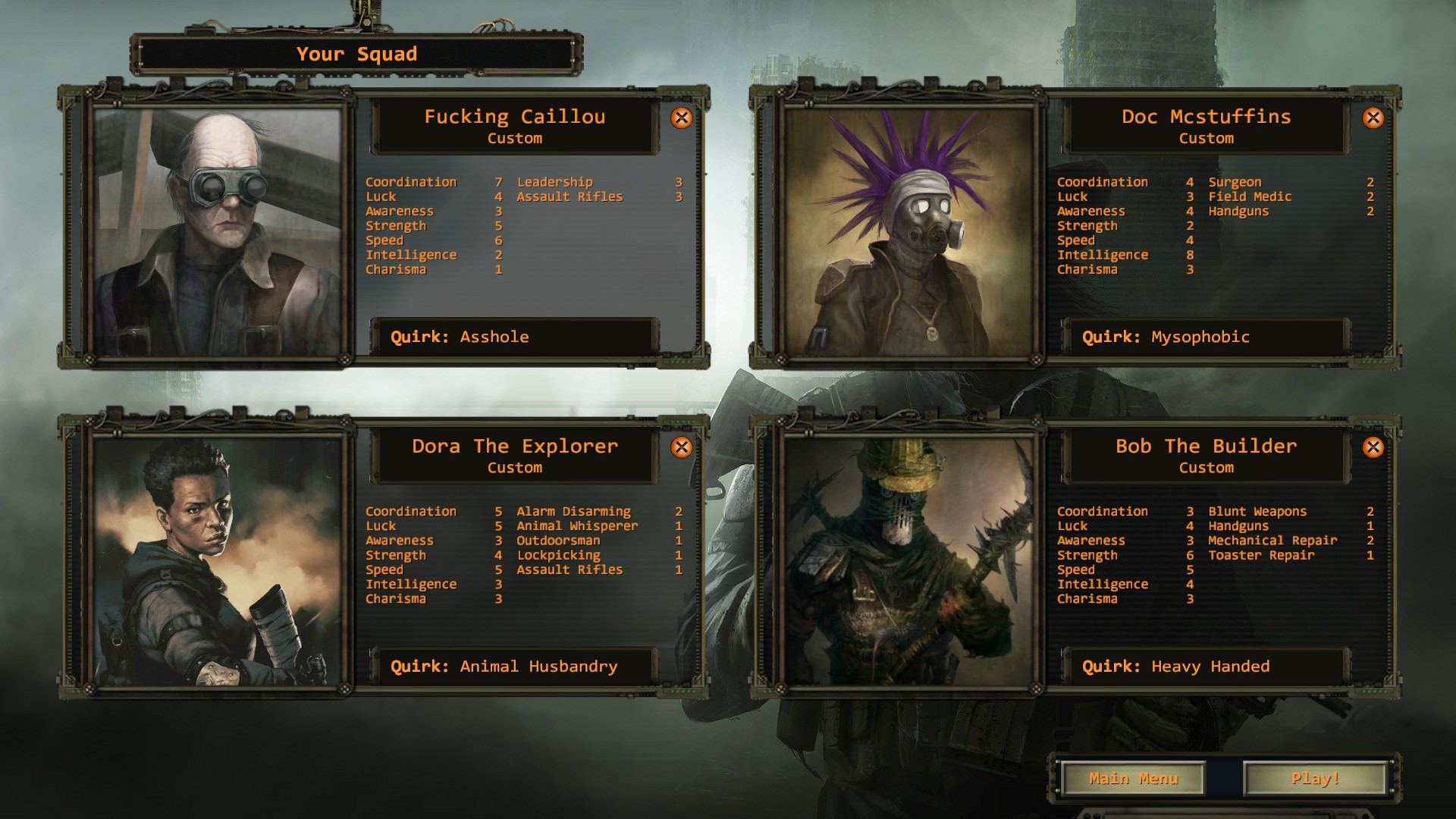Remove Bob The Builder from the squad
Image resolution: width=1456 pixels, height=819 pixels.
(x=1374, y=447)
